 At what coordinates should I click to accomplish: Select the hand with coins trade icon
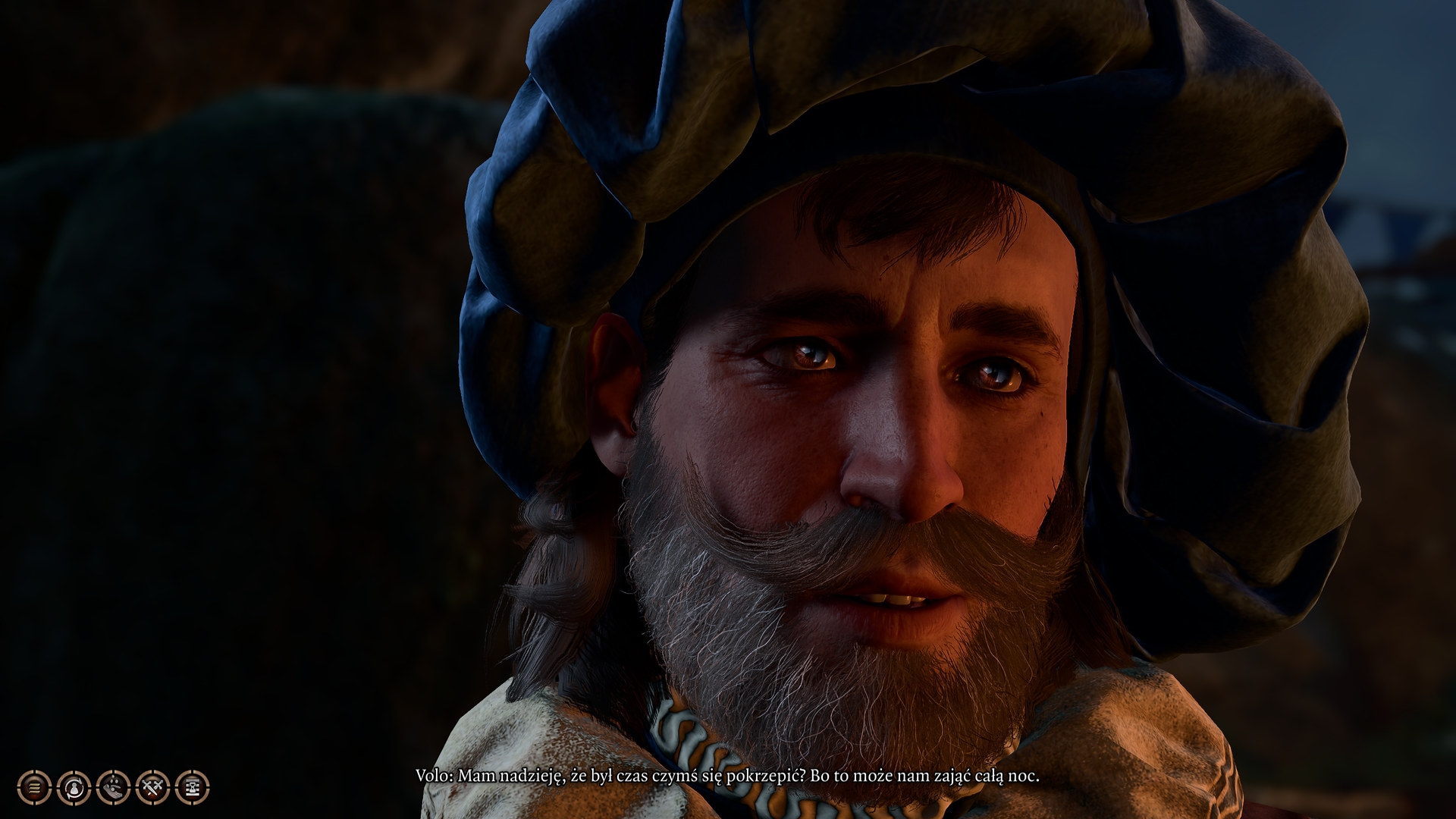click(x=113, y=788)
